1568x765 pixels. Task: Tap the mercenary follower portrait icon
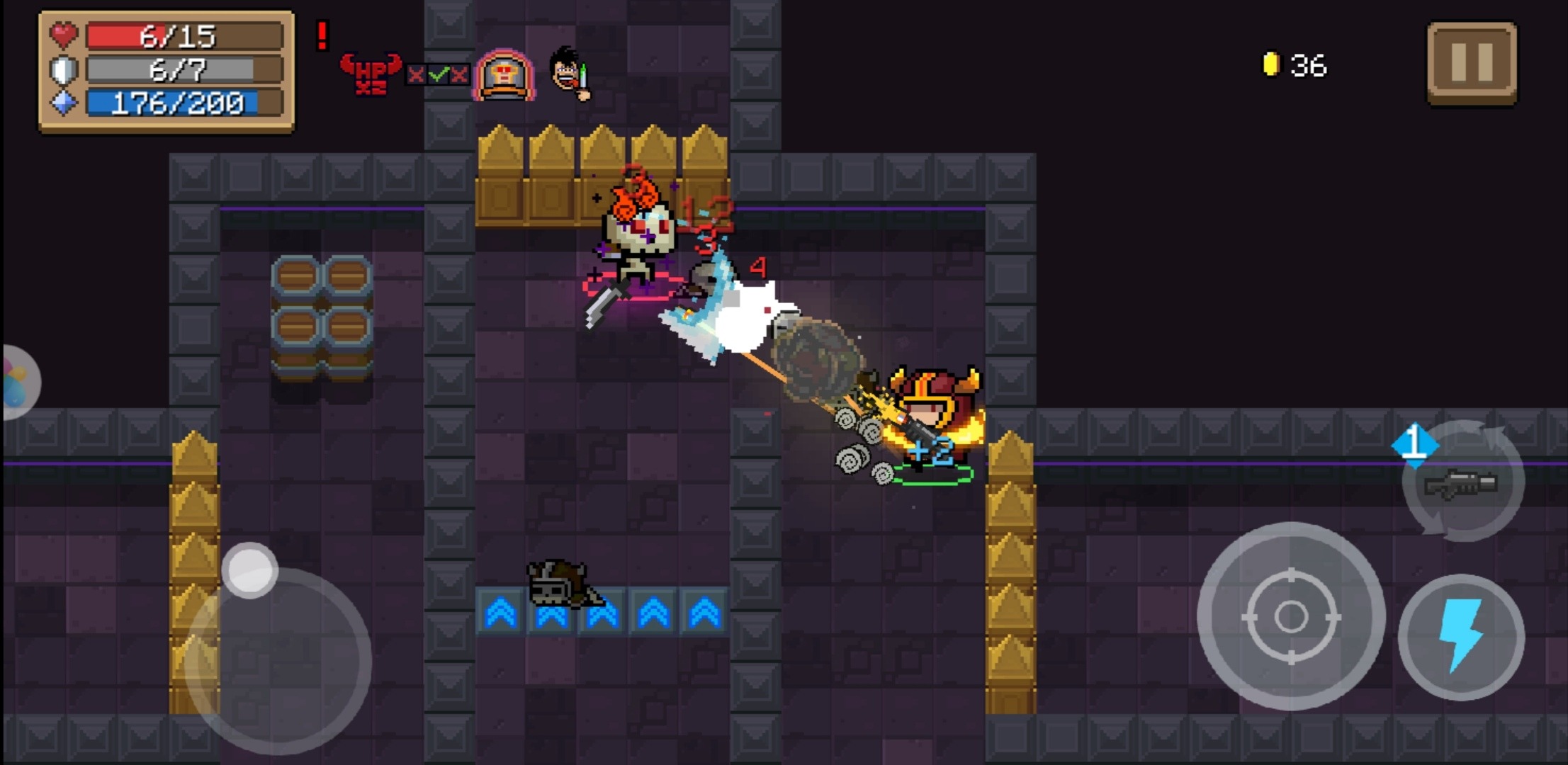569,72
